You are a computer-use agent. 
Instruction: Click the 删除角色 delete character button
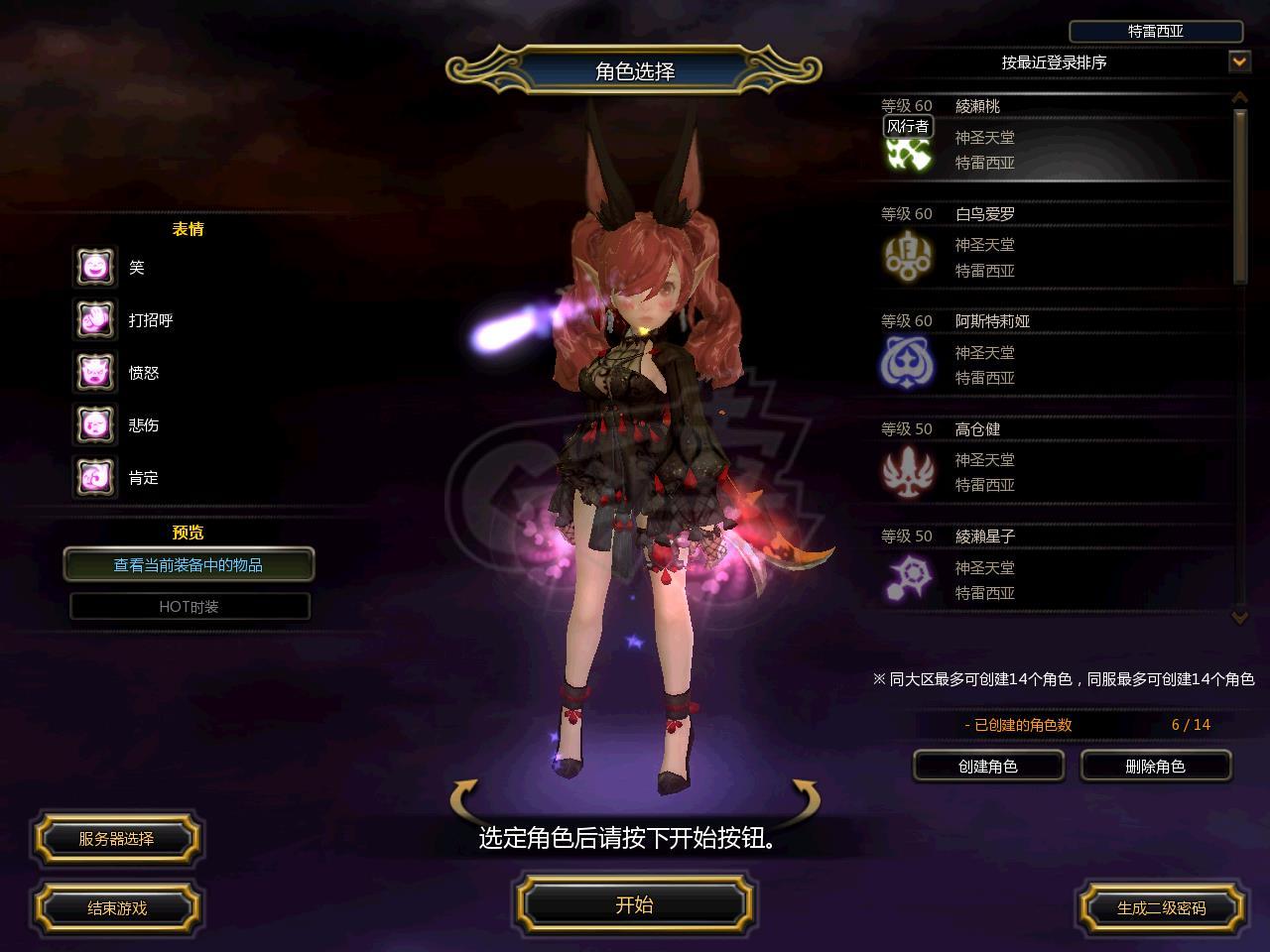click(x=1155, y=766)
